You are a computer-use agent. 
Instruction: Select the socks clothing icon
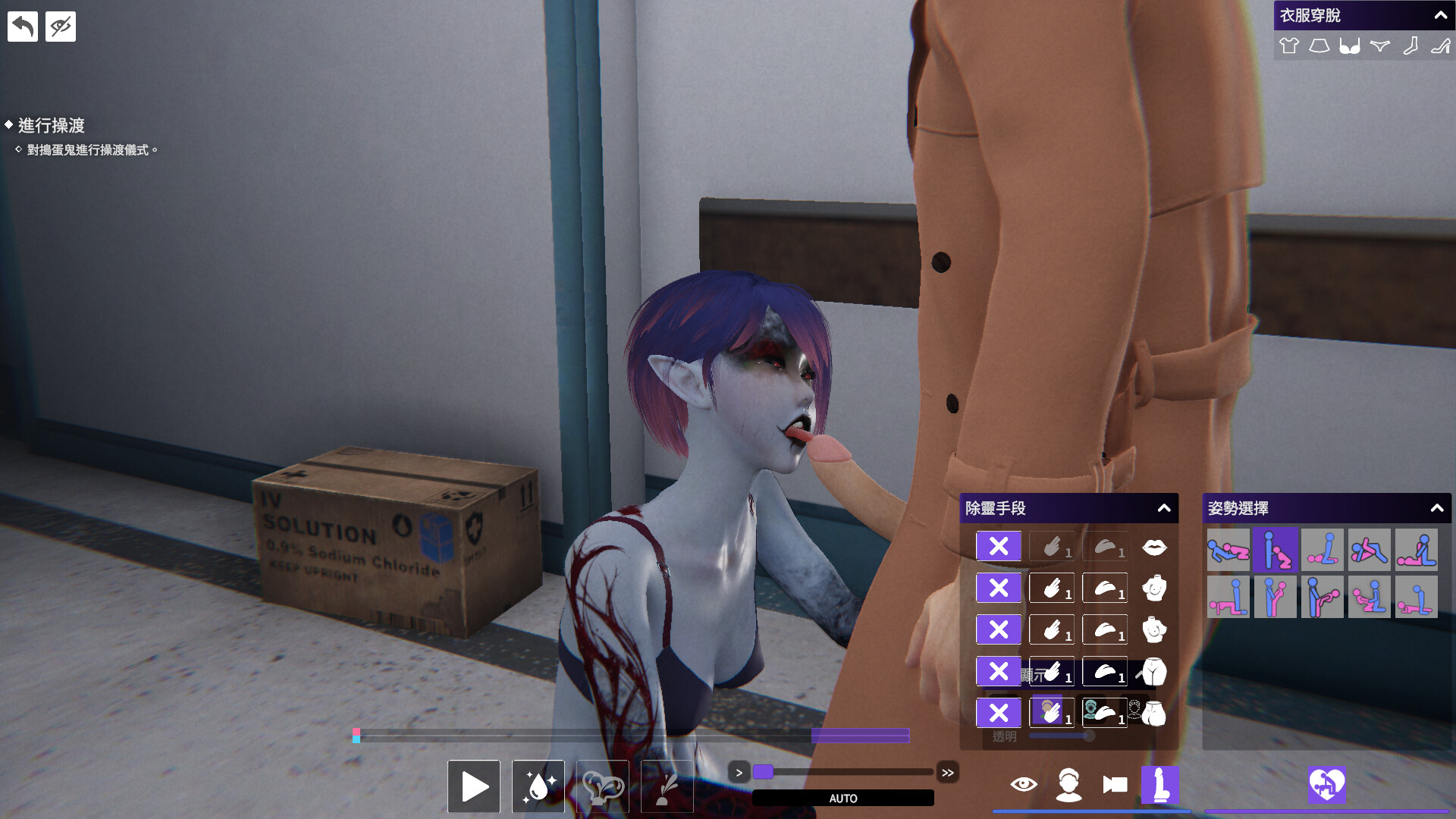[x=1410, y=45]
